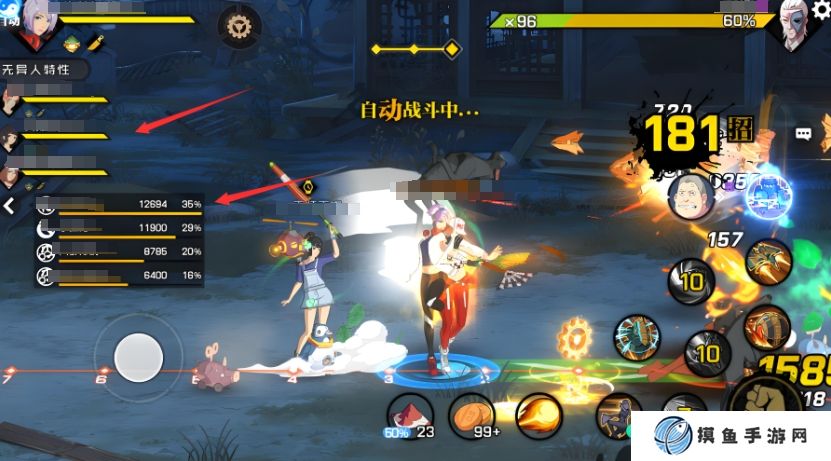Open the chat speech bubble icon

pyautogui.click(x=803, y=133)
